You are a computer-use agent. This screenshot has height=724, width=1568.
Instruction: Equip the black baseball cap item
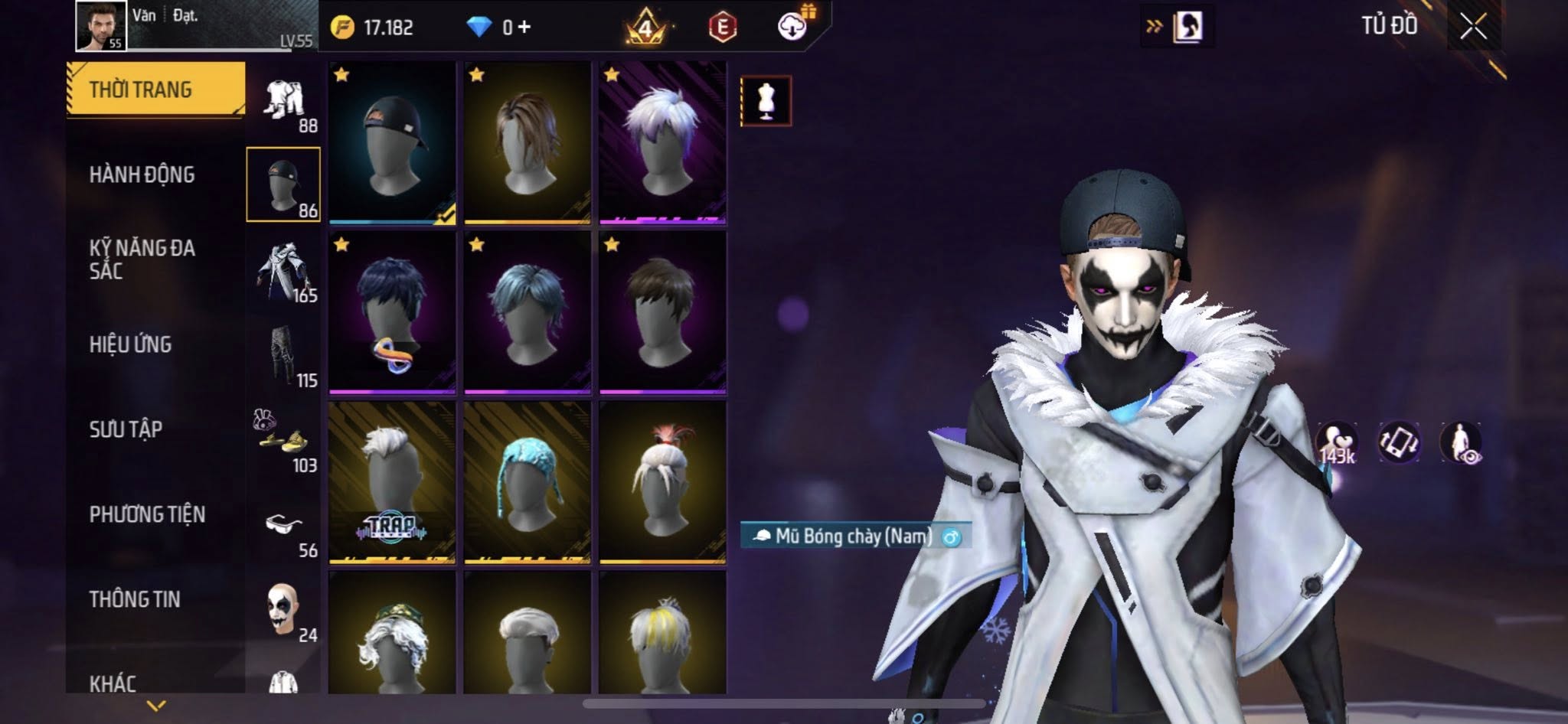[x=392, y=143]
